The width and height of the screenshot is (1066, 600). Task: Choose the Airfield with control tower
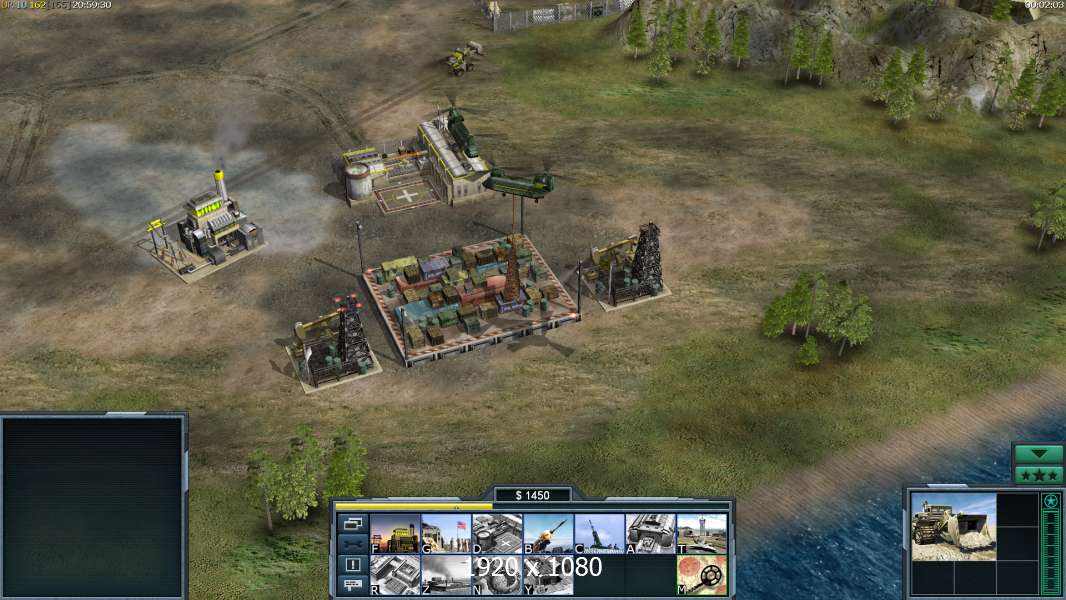tap(701, 534)
